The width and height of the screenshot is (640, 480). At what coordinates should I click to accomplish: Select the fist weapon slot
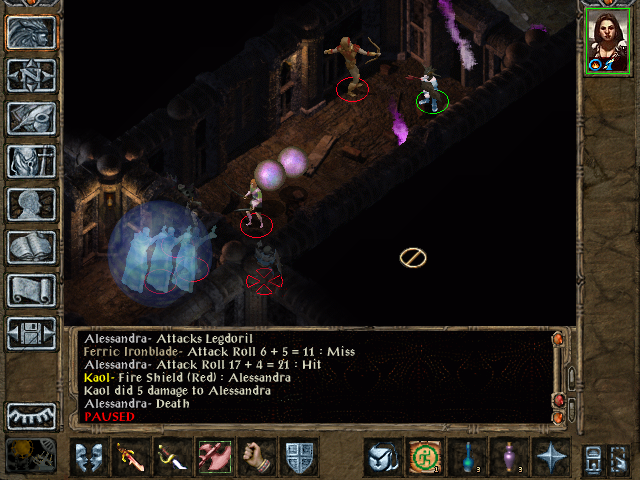tap(256, 457)
